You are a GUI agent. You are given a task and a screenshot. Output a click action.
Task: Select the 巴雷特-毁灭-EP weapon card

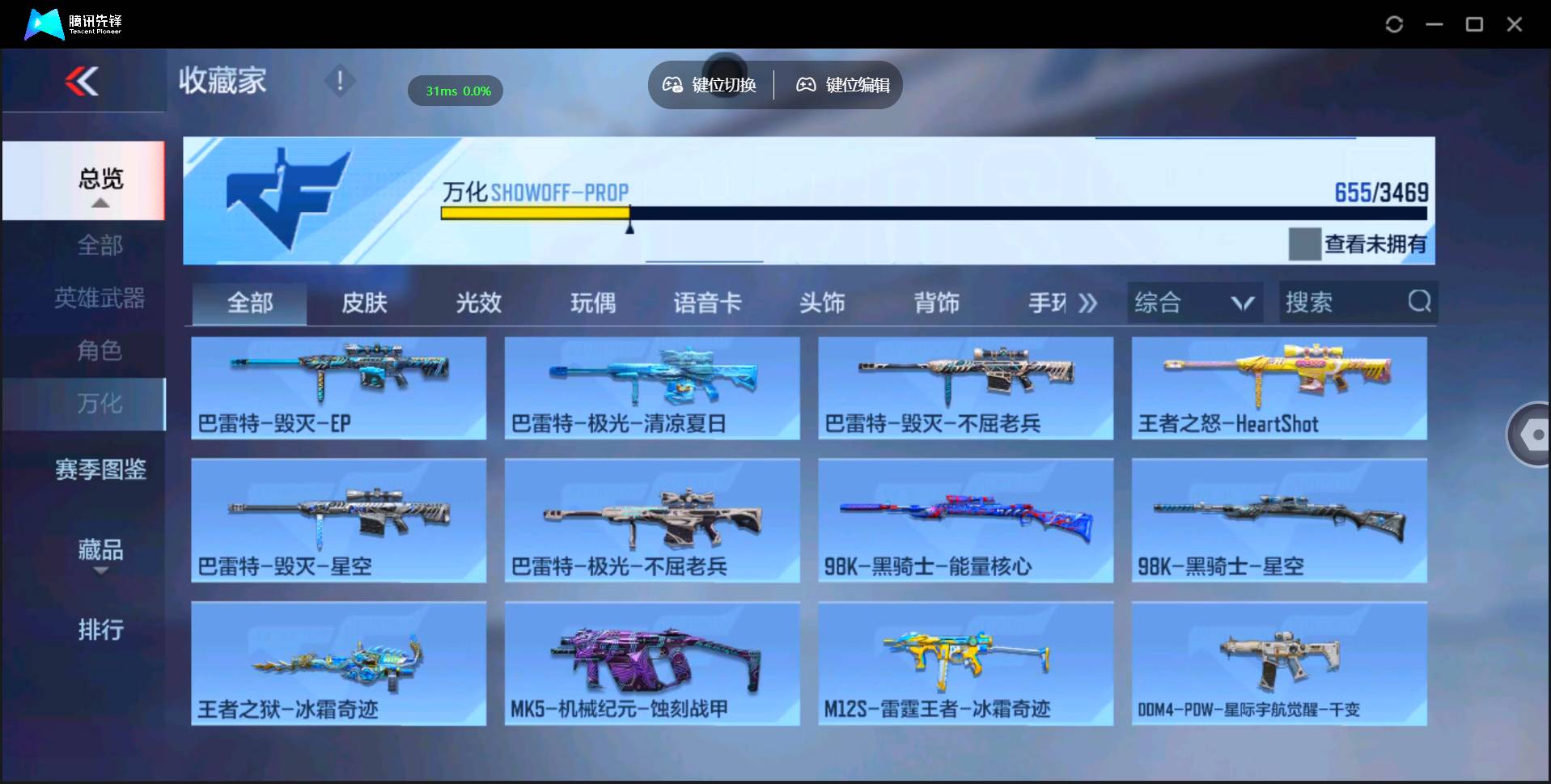click(338, 388)
